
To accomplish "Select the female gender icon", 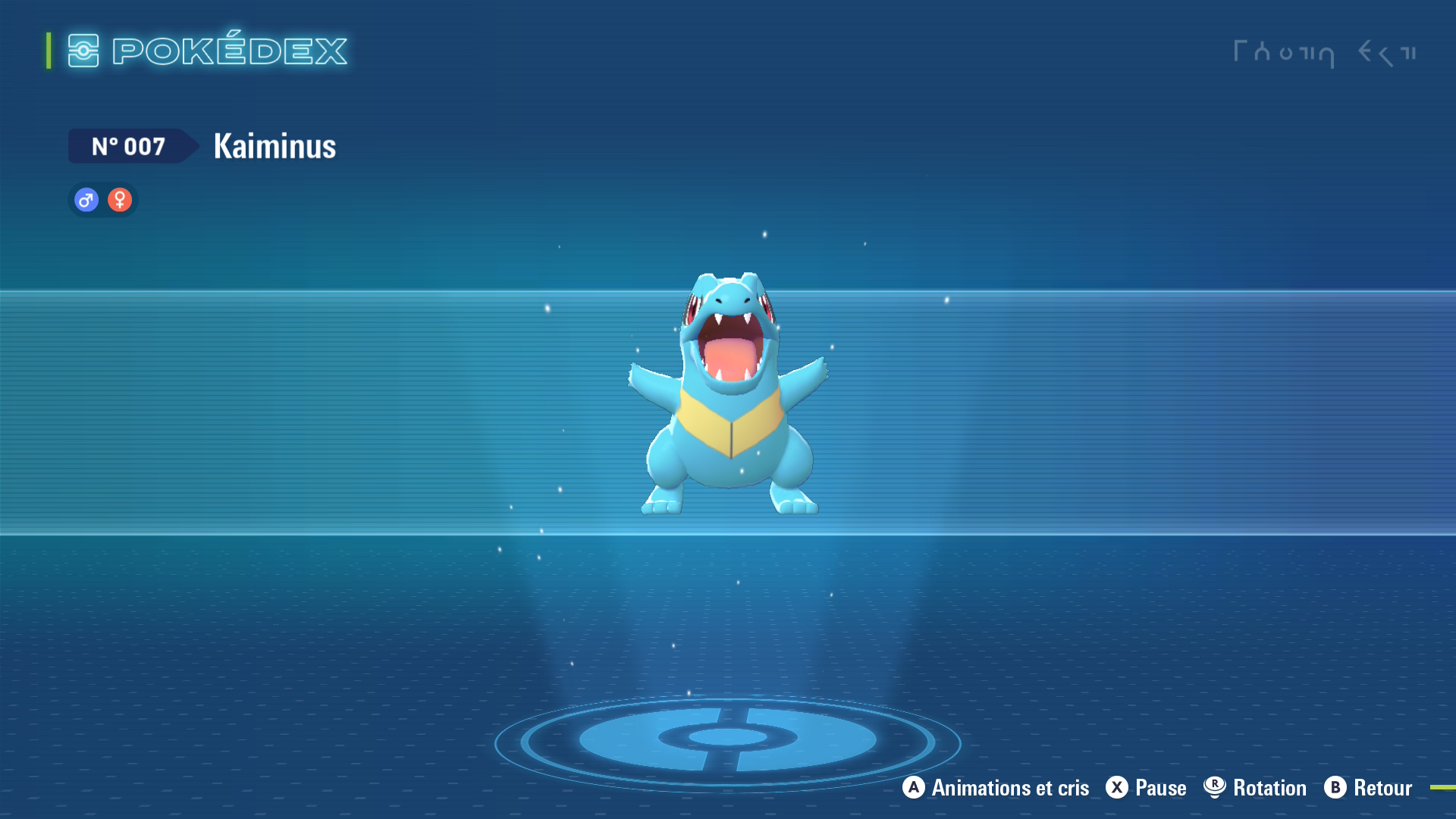I will pos(120,200).
